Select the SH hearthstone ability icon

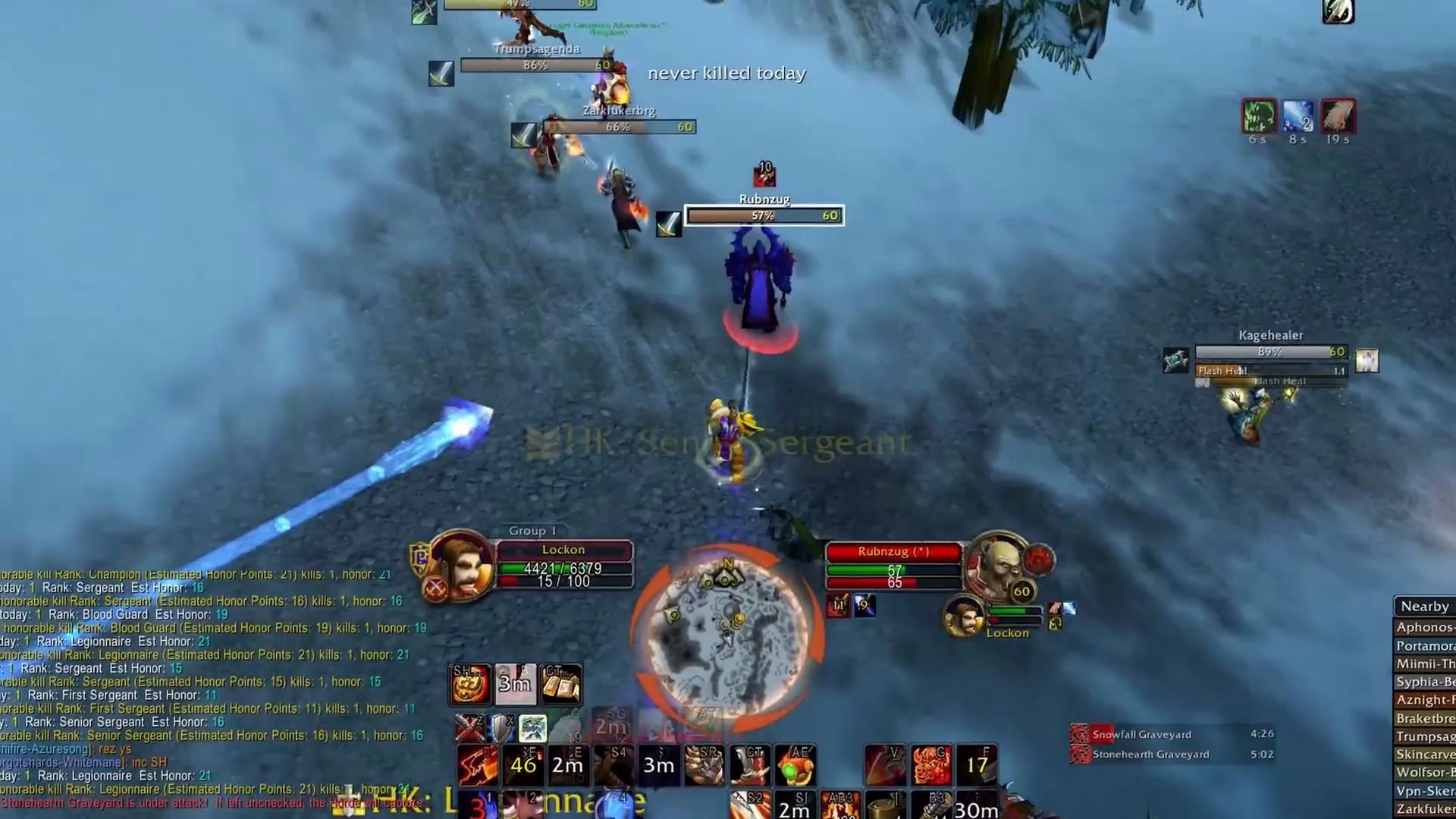point(470,682)
